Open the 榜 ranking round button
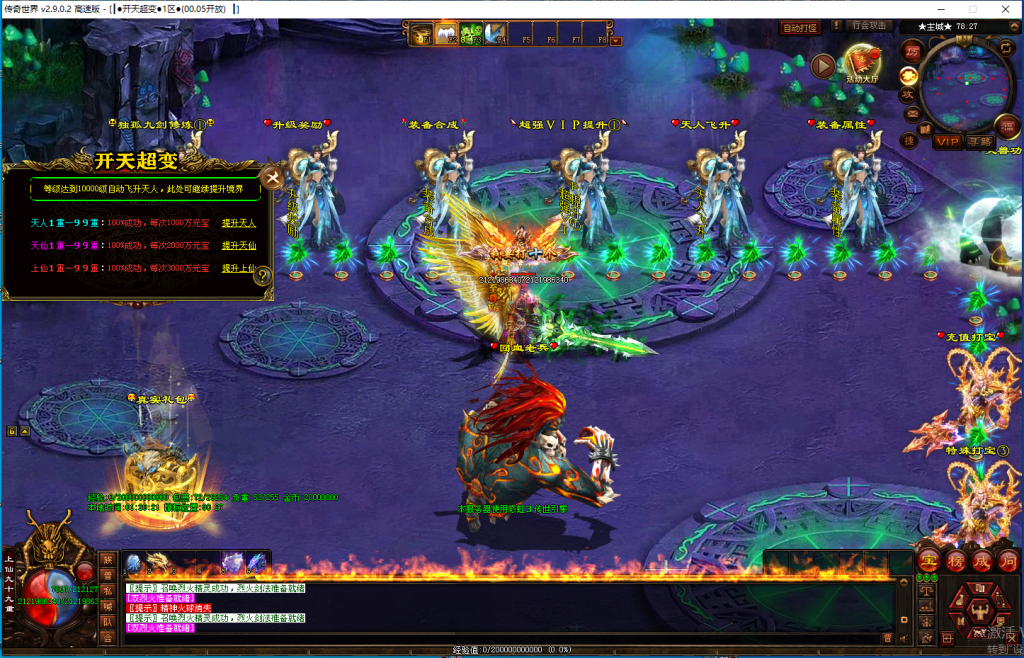 [x=956, y=560]
